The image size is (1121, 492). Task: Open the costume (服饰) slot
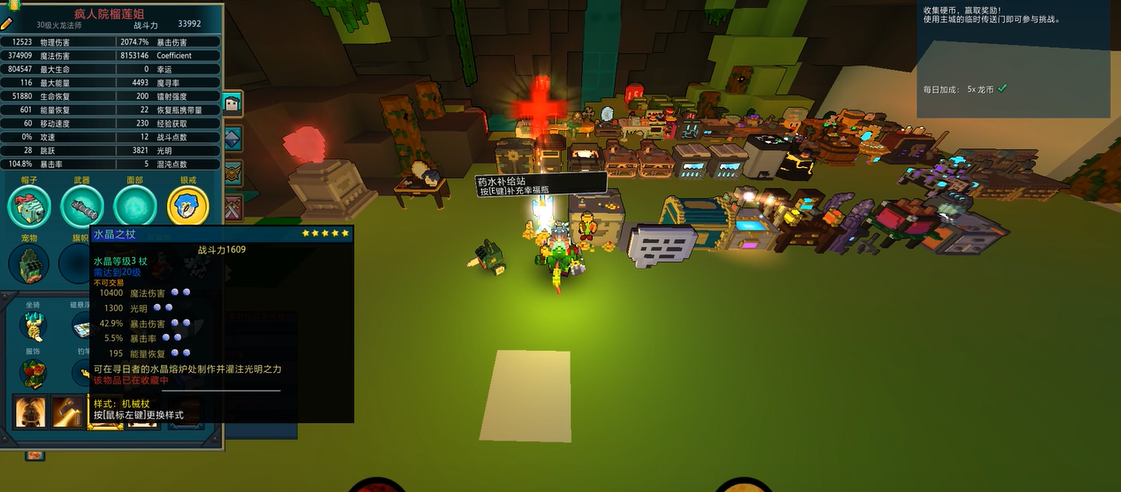point(34,374)
